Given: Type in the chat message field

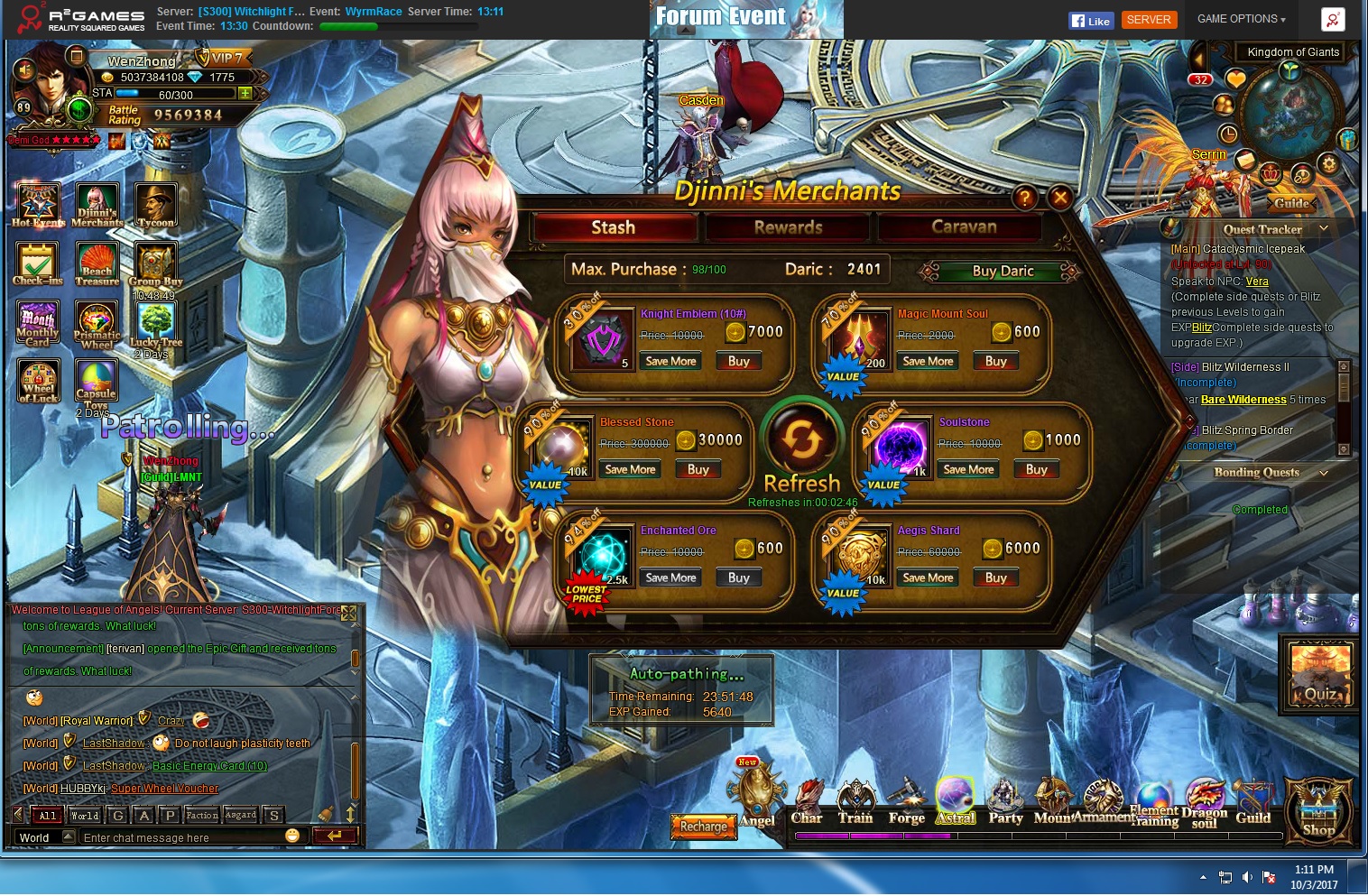Looking at the screenshot, I should pyautogui.click(x=180, y=837).
